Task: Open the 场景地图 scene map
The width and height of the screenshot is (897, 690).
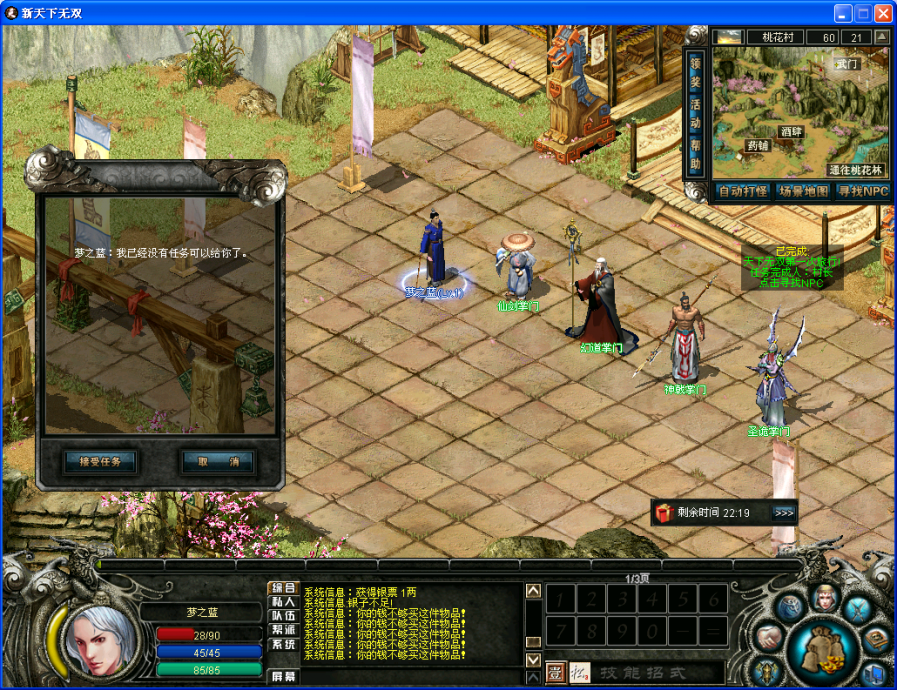Action: point(803,191)
